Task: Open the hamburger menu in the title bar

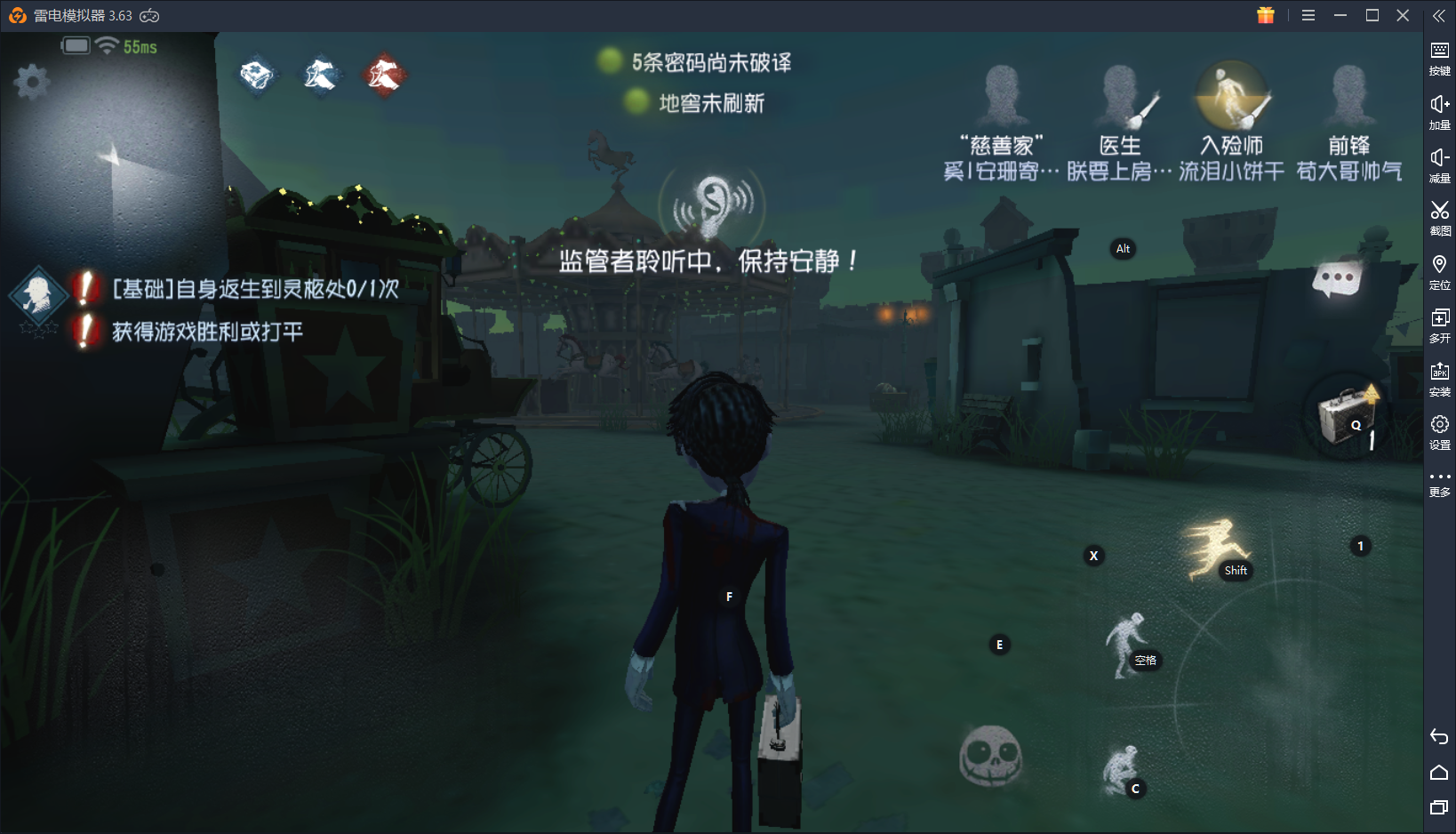Action: pyautogui.click(x=1308, y=15)
